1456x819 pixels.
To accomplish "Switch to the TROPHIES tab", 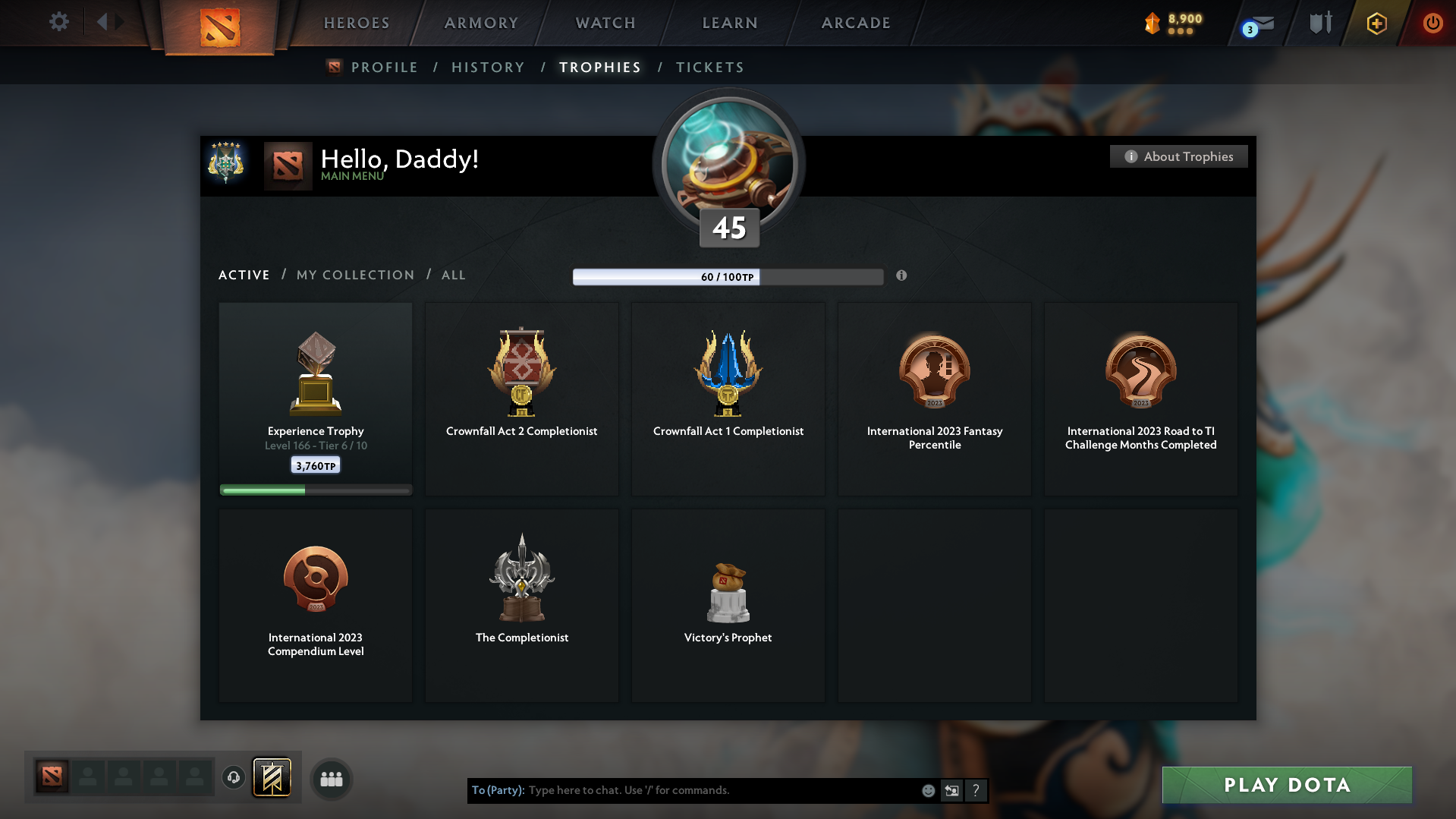I will pos(599,67).
